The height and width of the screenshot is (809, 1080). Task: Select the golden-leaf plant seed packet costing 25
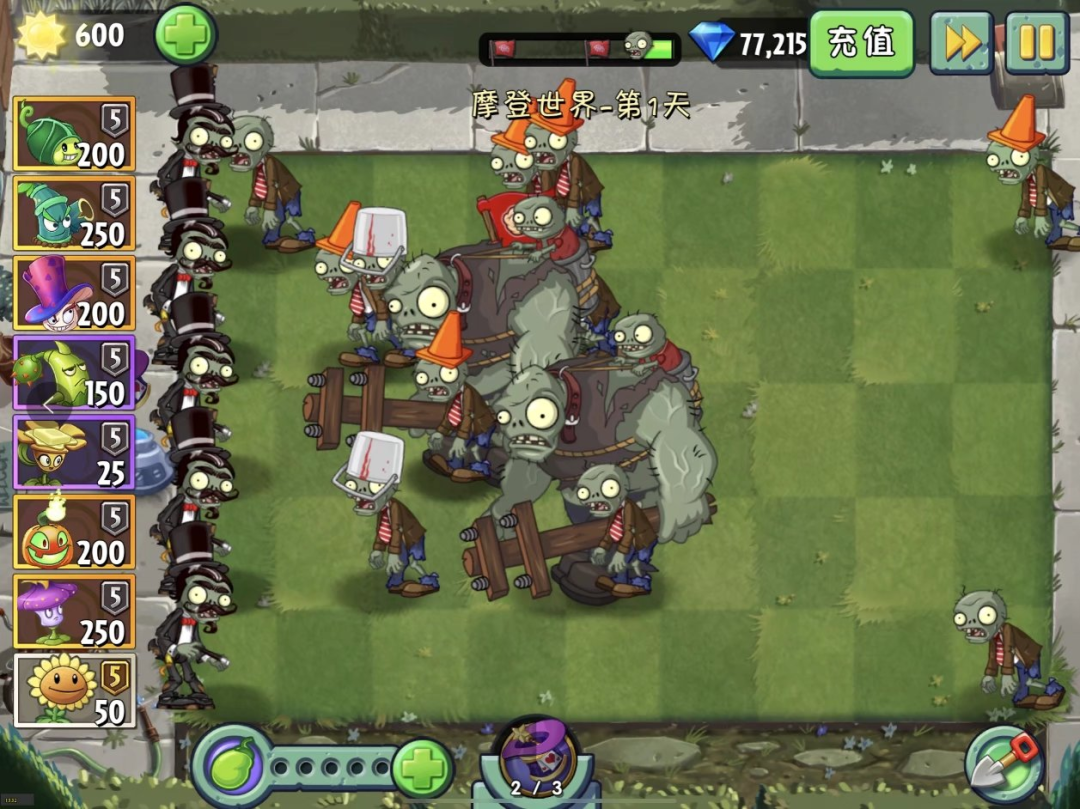(x=75, y=452)
